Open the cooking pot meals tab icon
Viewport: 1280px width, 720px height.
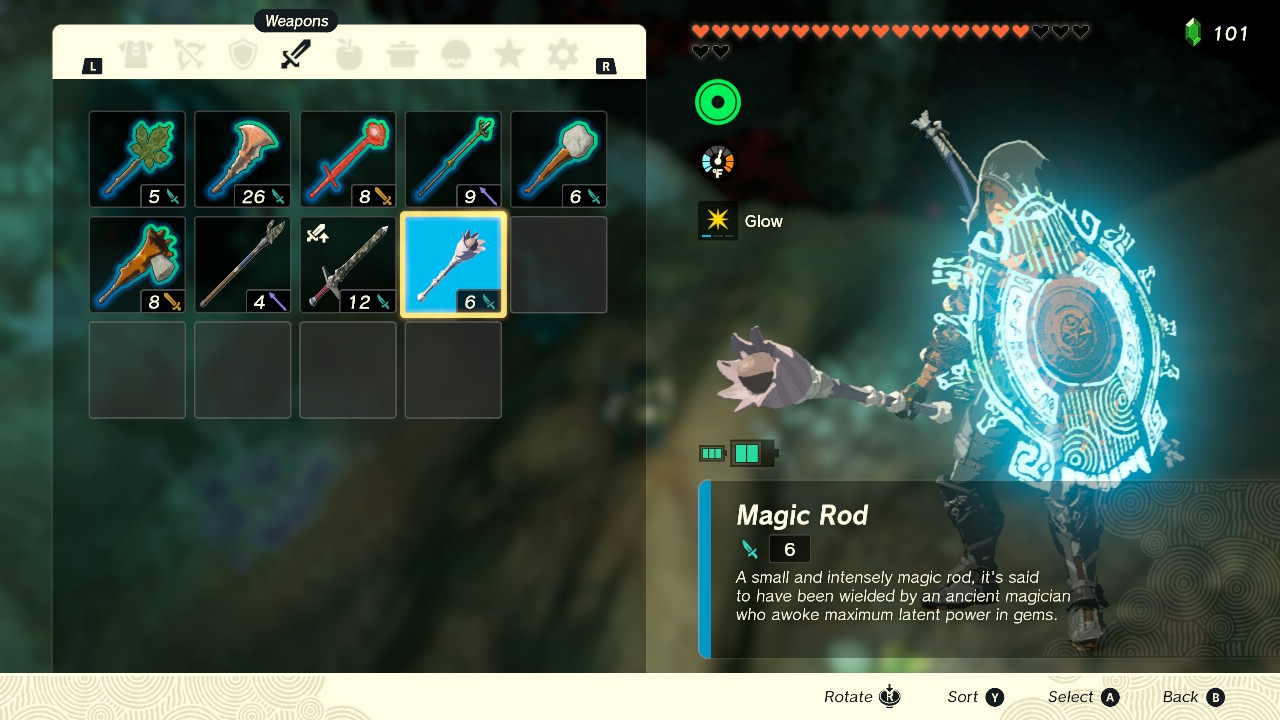click(x=404, y=54)
